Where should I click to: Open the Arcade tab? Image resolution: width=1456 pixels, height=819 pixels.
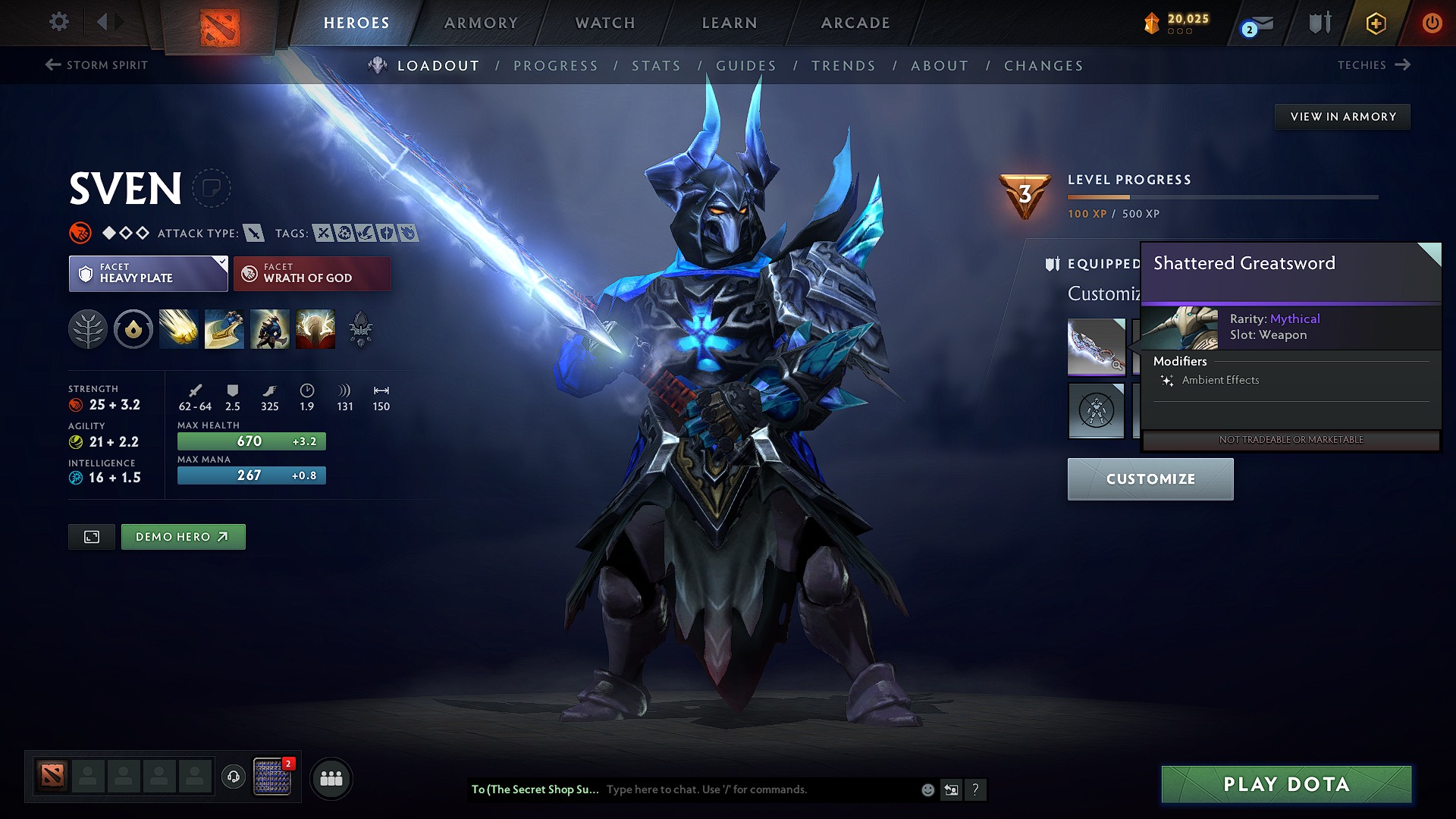click(x=855, y=23)
